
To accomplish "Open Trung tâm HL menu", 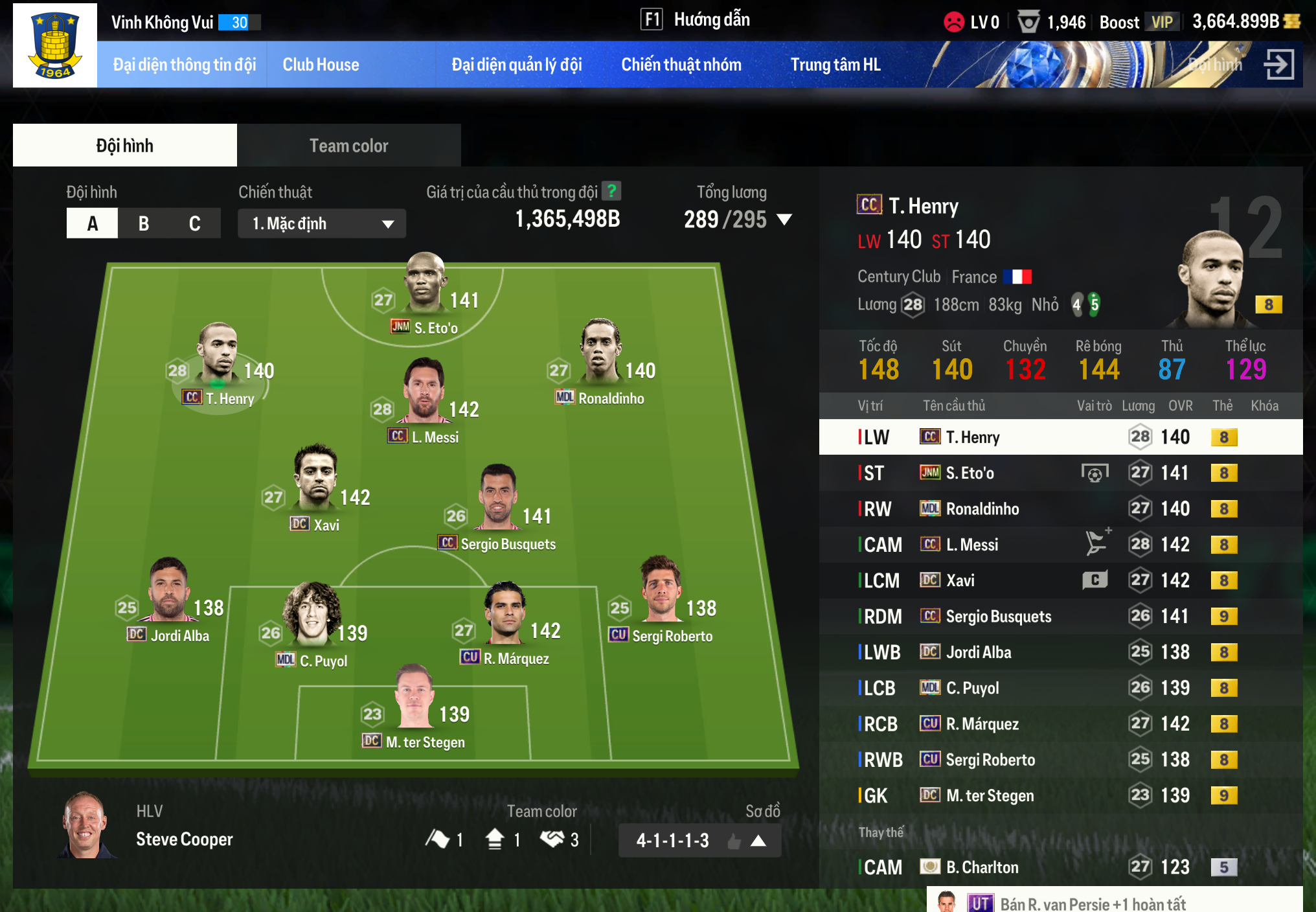I will tap(835, 65).
